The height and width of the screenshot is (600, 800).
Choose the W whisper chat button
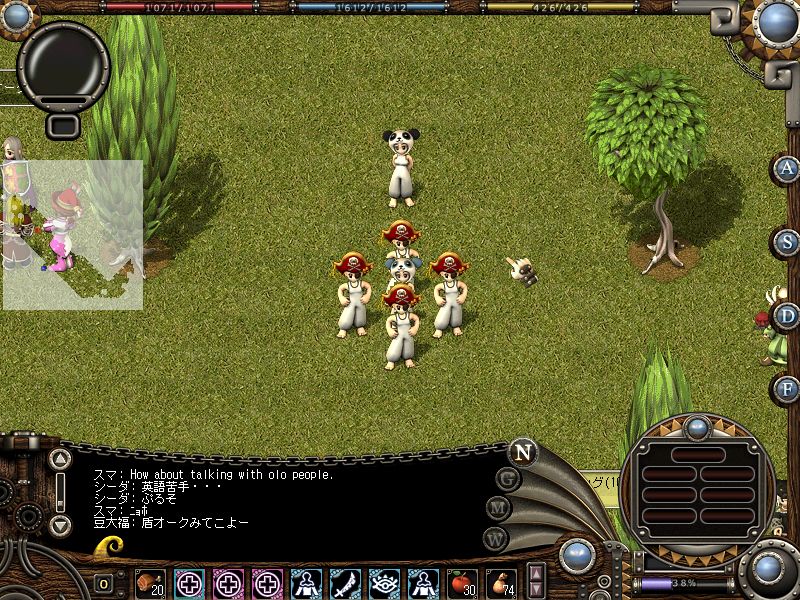coord(496,538)
